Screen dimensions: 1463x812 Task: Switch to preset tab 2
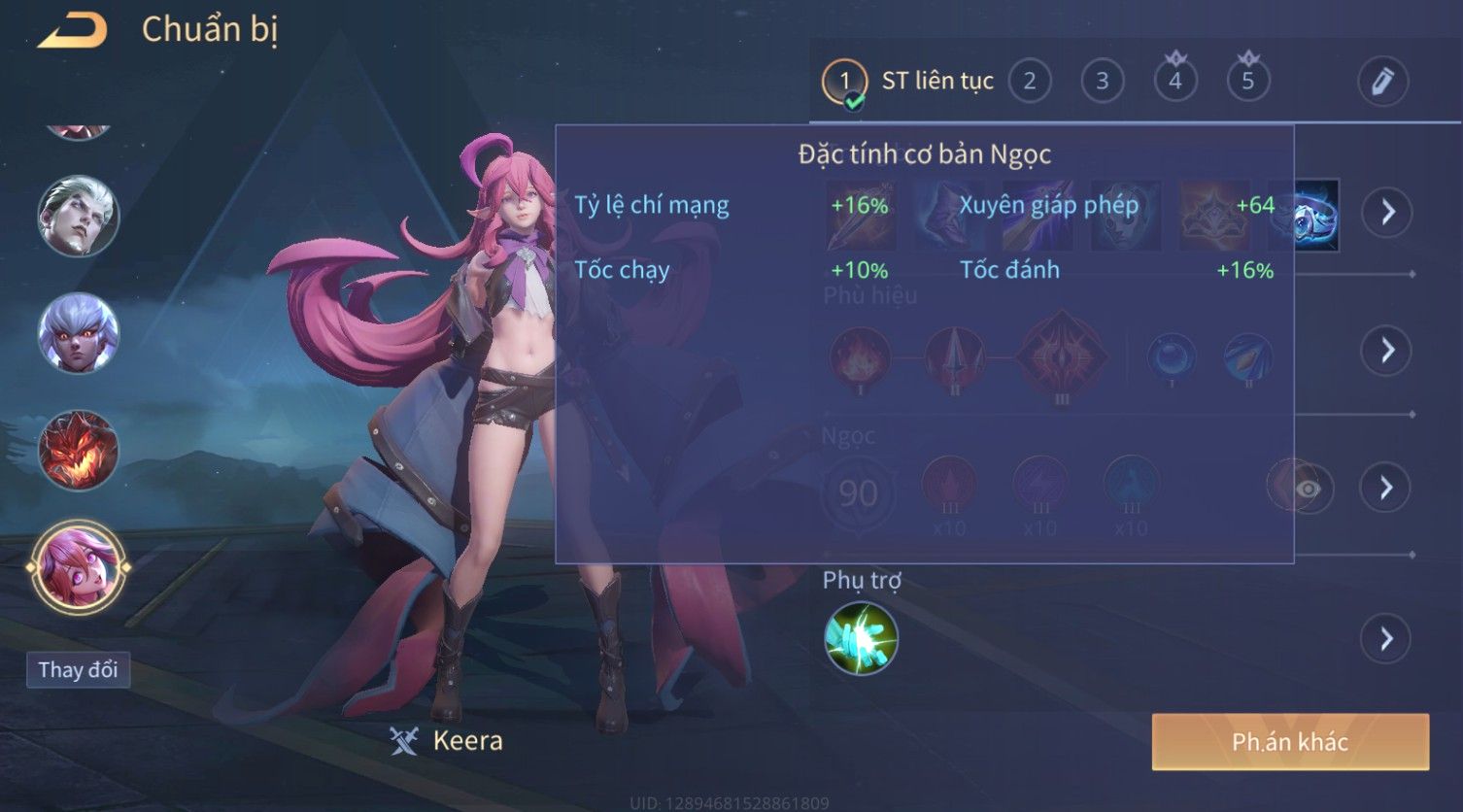1029,82
